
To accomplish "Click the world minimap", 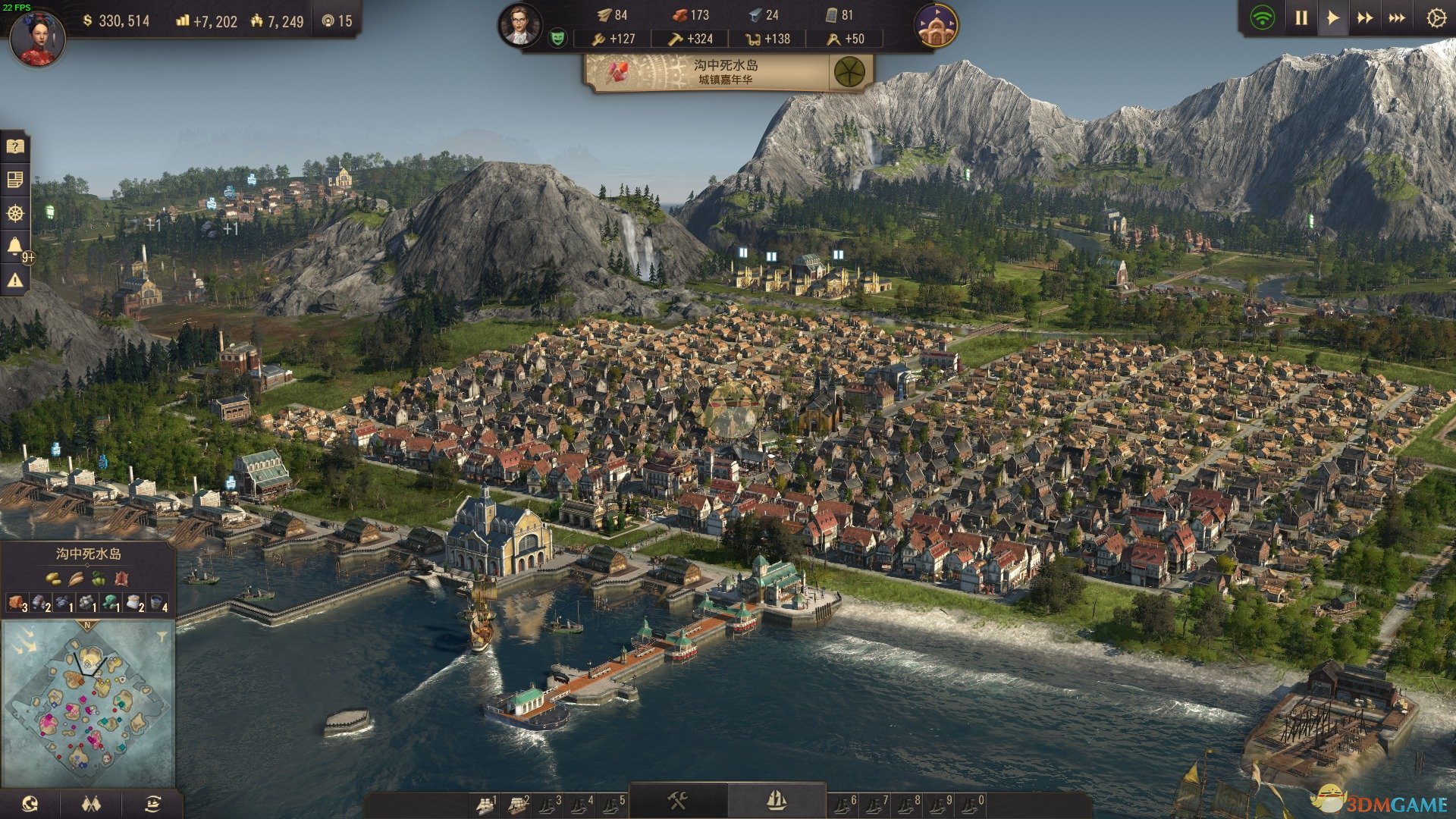I will (x=87, y=701).
